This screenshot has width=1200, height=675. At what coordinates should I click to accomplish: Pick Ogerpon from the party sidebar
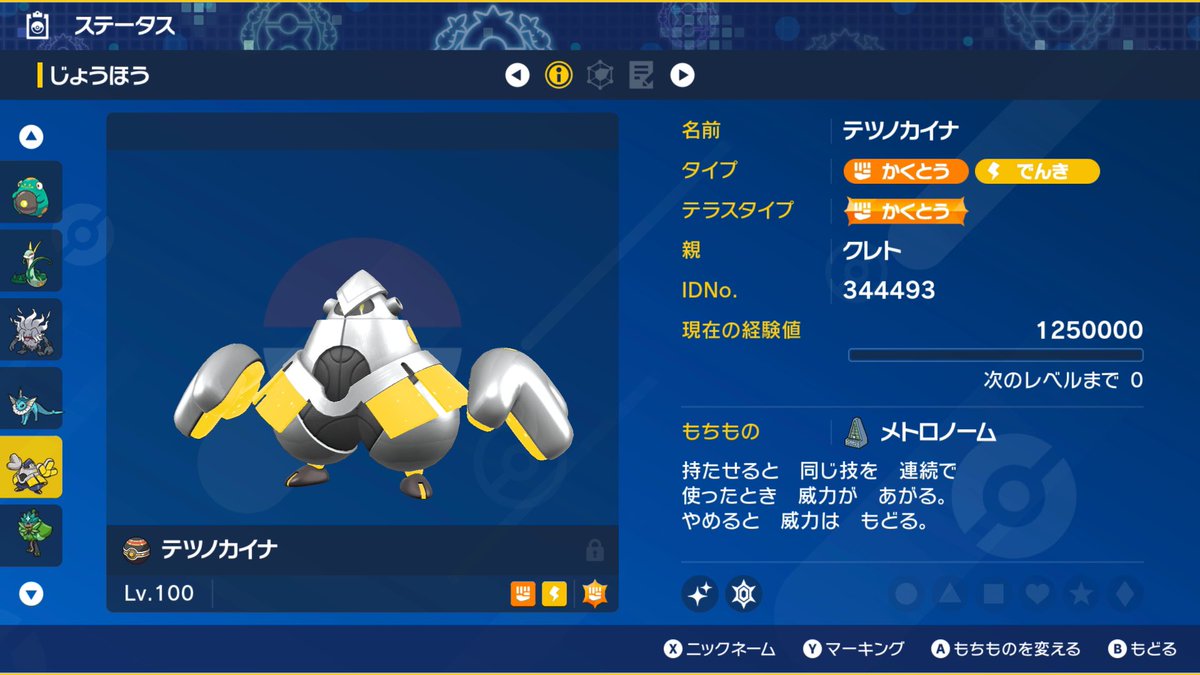(x=31, y=536)
